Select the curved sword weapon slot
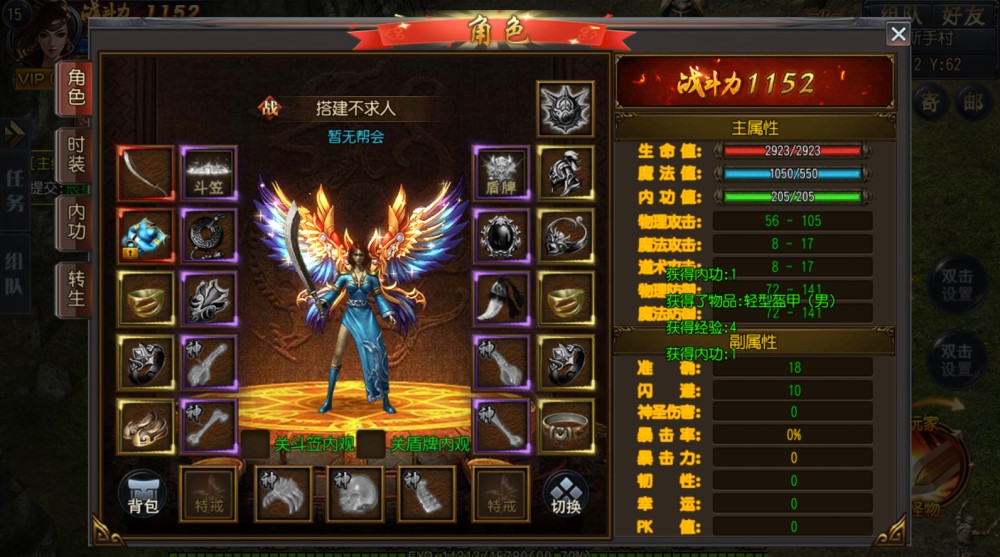 click(146, 173)
